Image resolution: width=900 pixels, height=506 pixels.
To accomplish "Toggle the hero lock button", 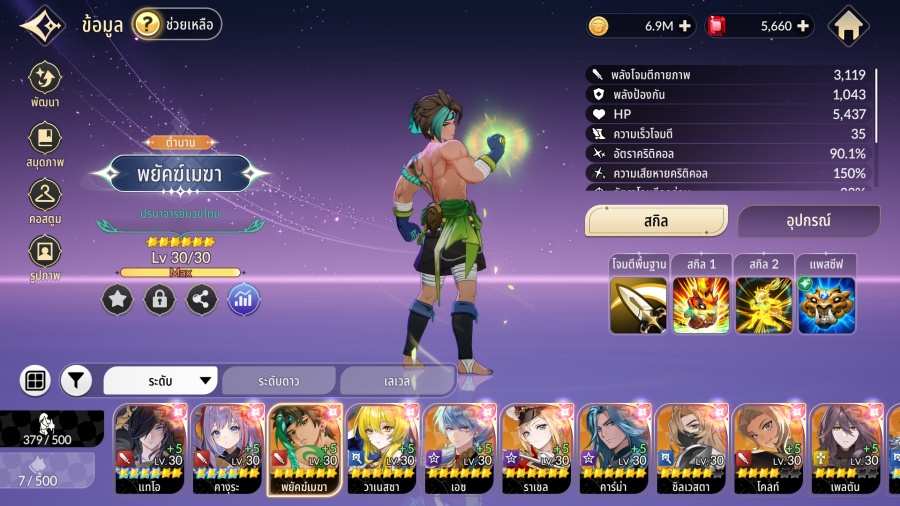I will (x=159, y=299).
